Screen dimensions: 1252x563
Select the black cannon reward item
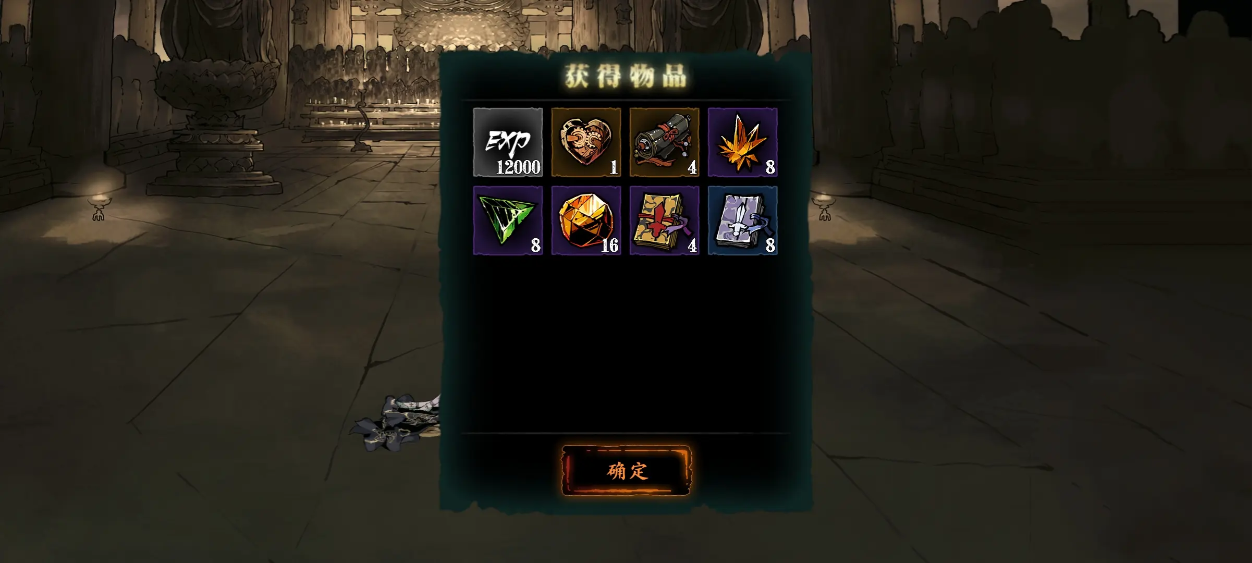pyautogui.click(x=664, y=142)
